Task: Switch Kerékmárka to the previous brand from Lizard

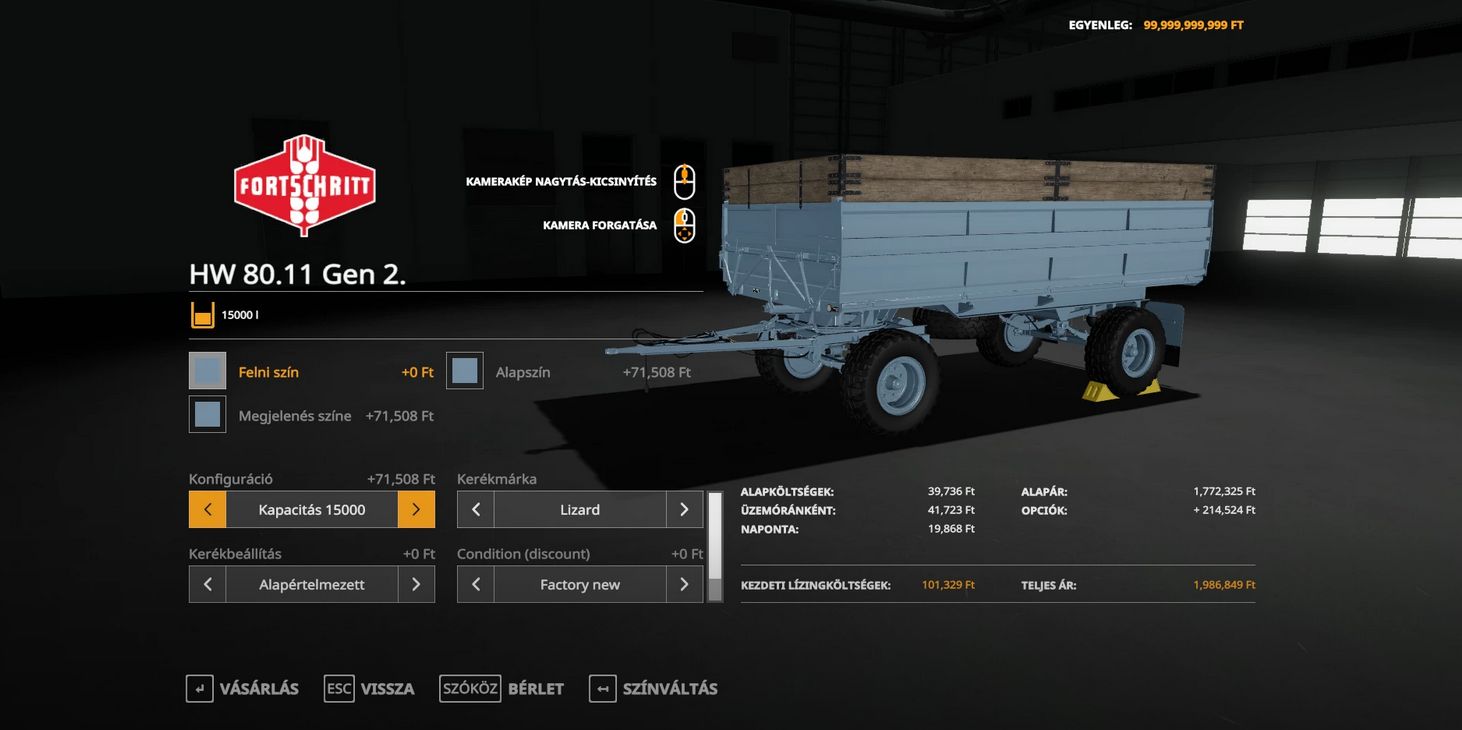Action: pyautogui.click(x=476, y=510)
